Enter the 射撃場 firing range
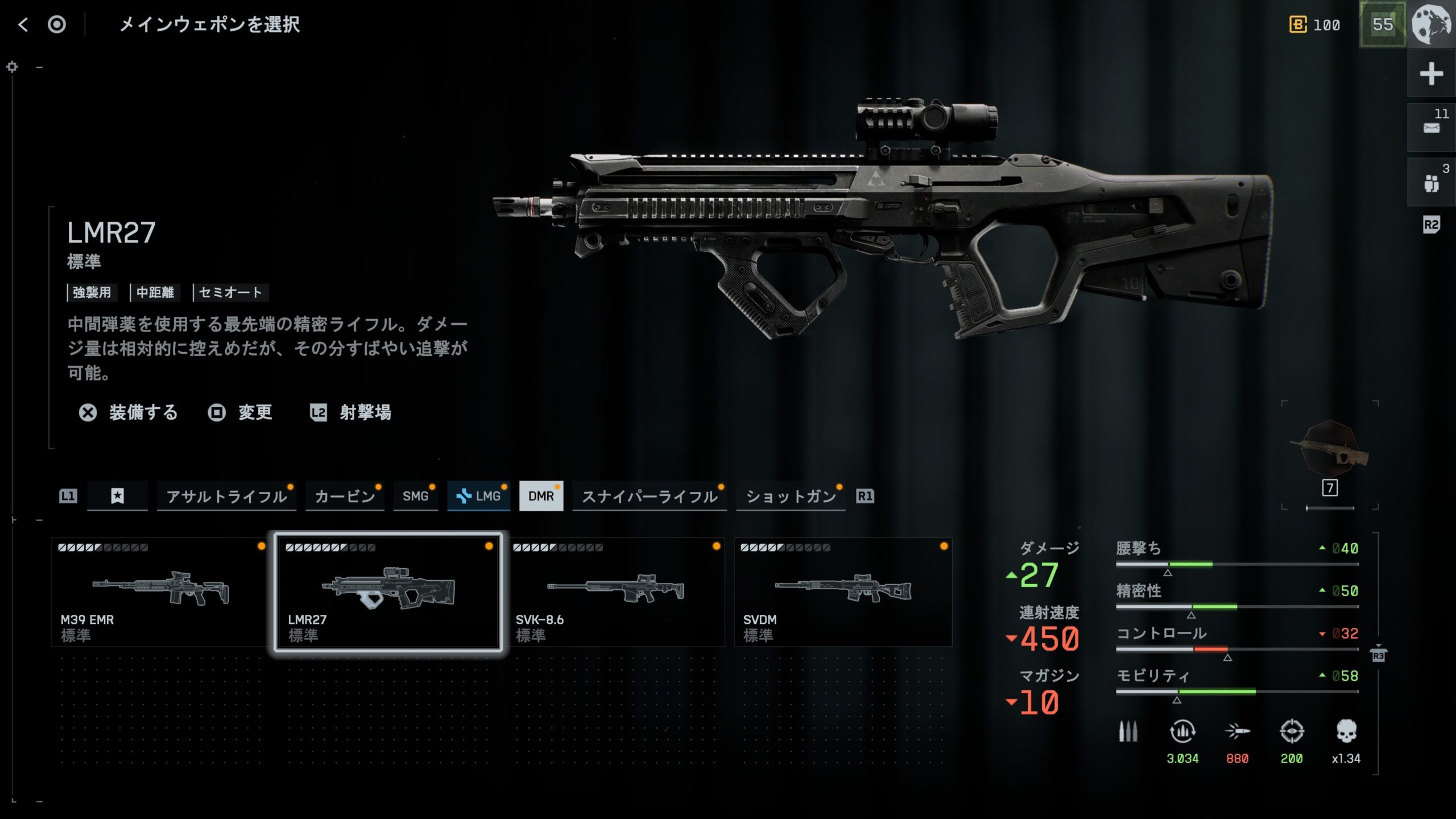The width and height of the screenshot is (1456, 819). click(x=351, y=412)
